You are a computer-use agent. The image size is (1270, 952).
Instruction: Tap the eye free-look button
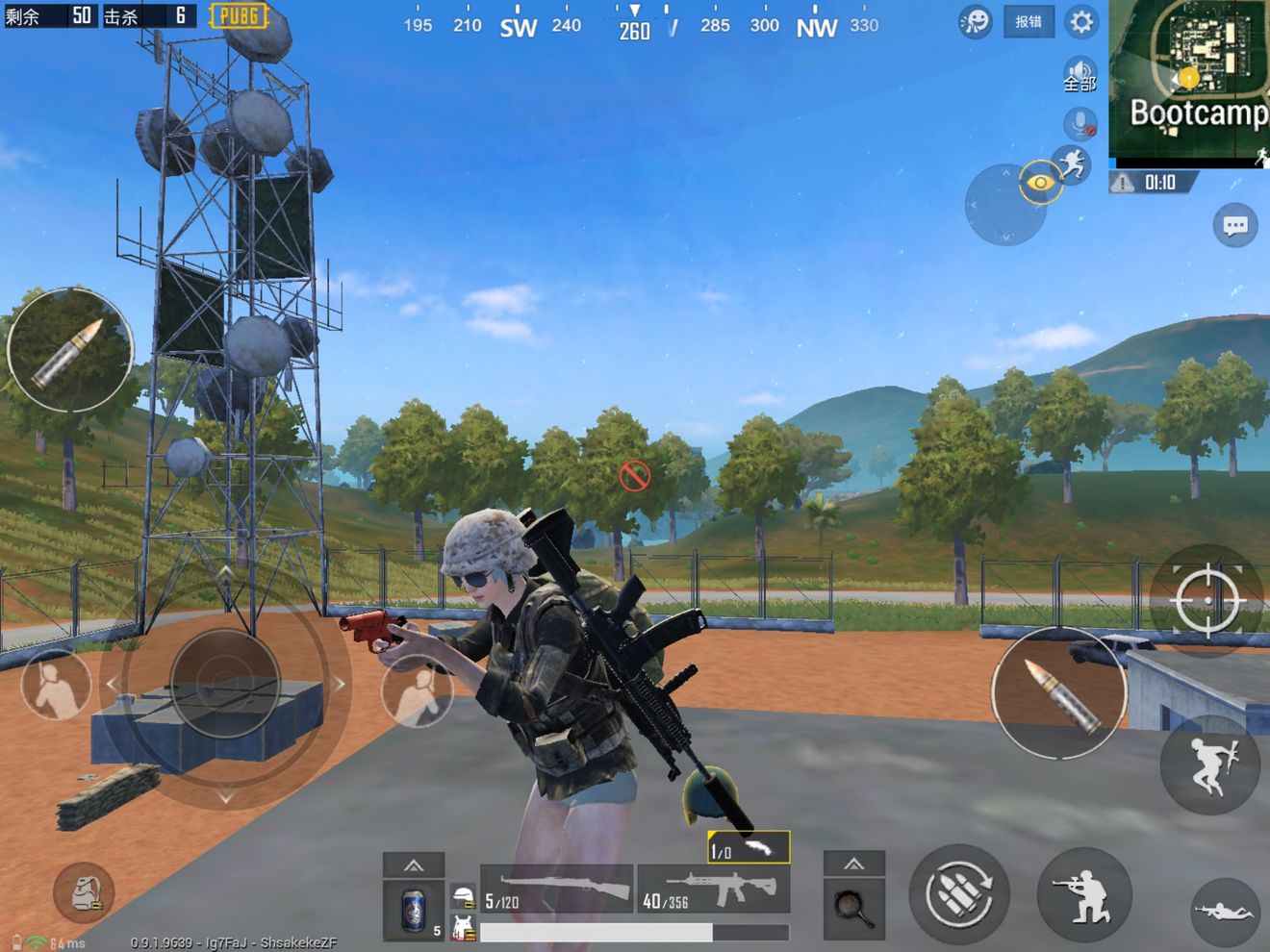[1040, 183]
